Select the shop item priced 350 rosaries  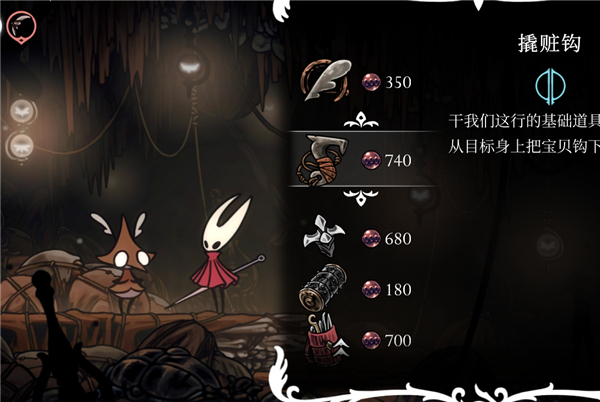tap(327, 82)
